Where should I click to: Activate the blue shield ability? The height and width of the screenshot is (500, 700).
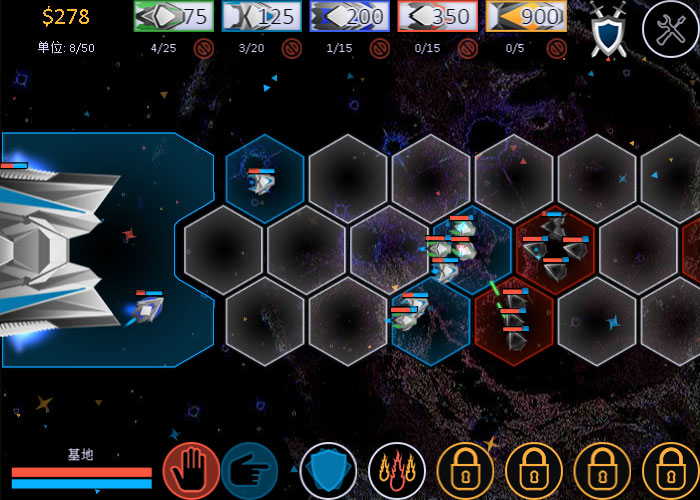(x=328, y=470)
